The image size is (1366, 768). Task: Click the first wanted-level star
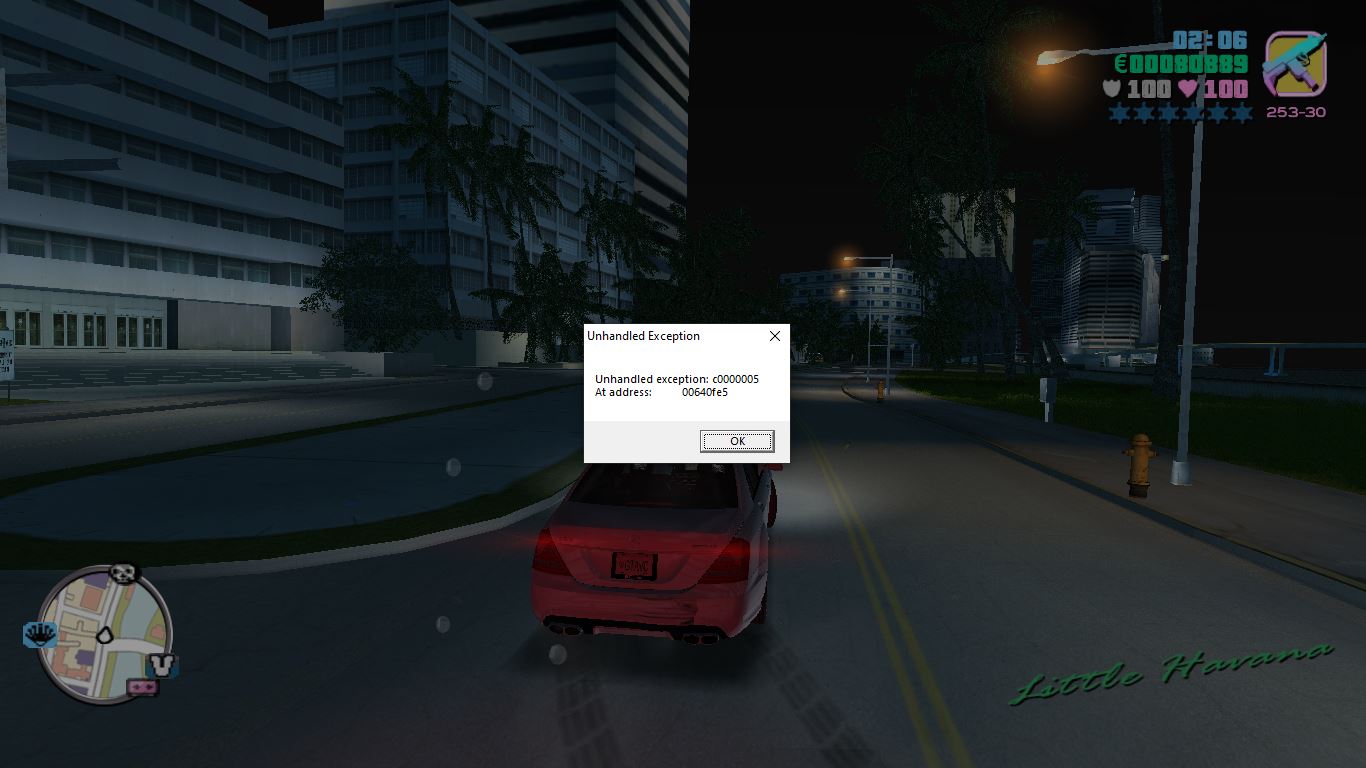tap(1120, 114)
